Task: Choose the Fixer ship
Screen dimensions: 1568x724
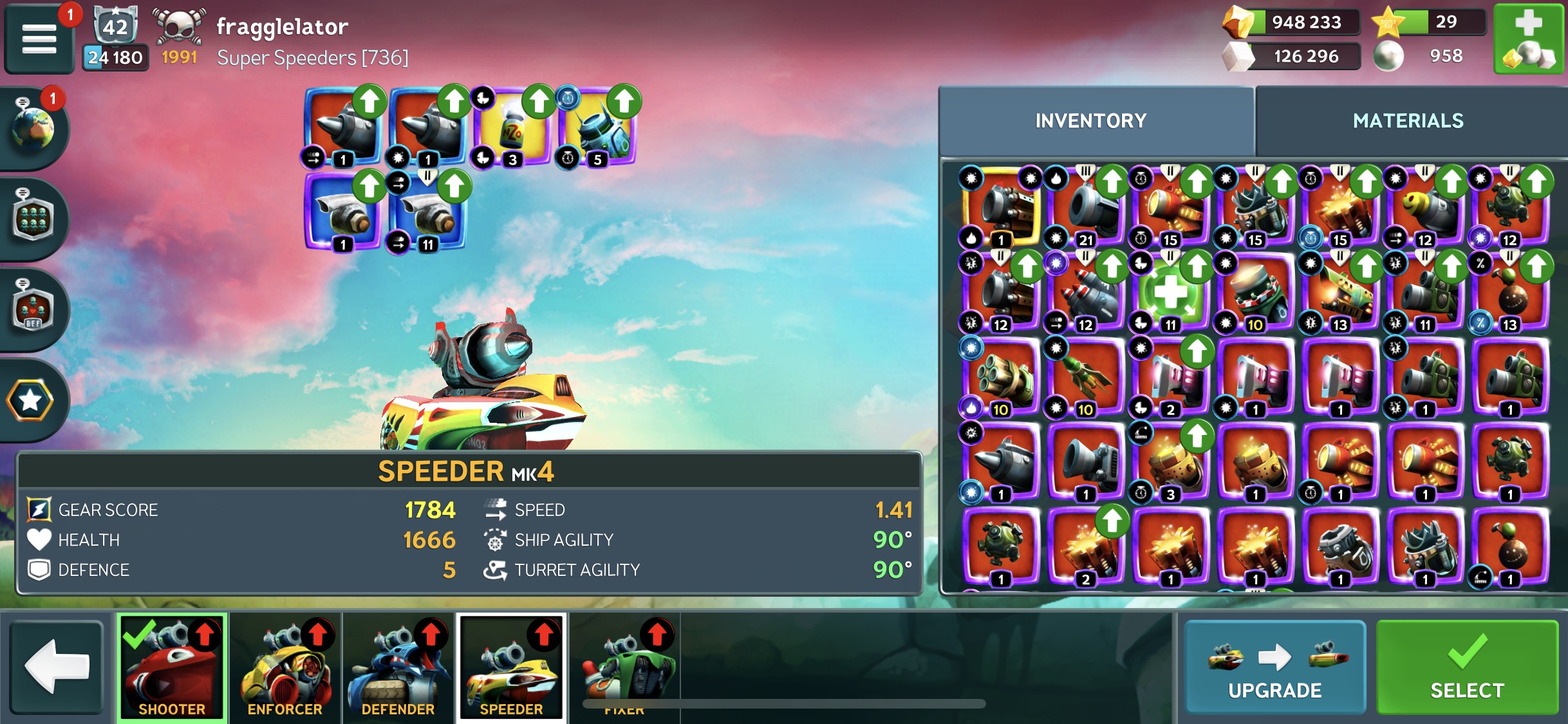Action: tap(624, 667)
